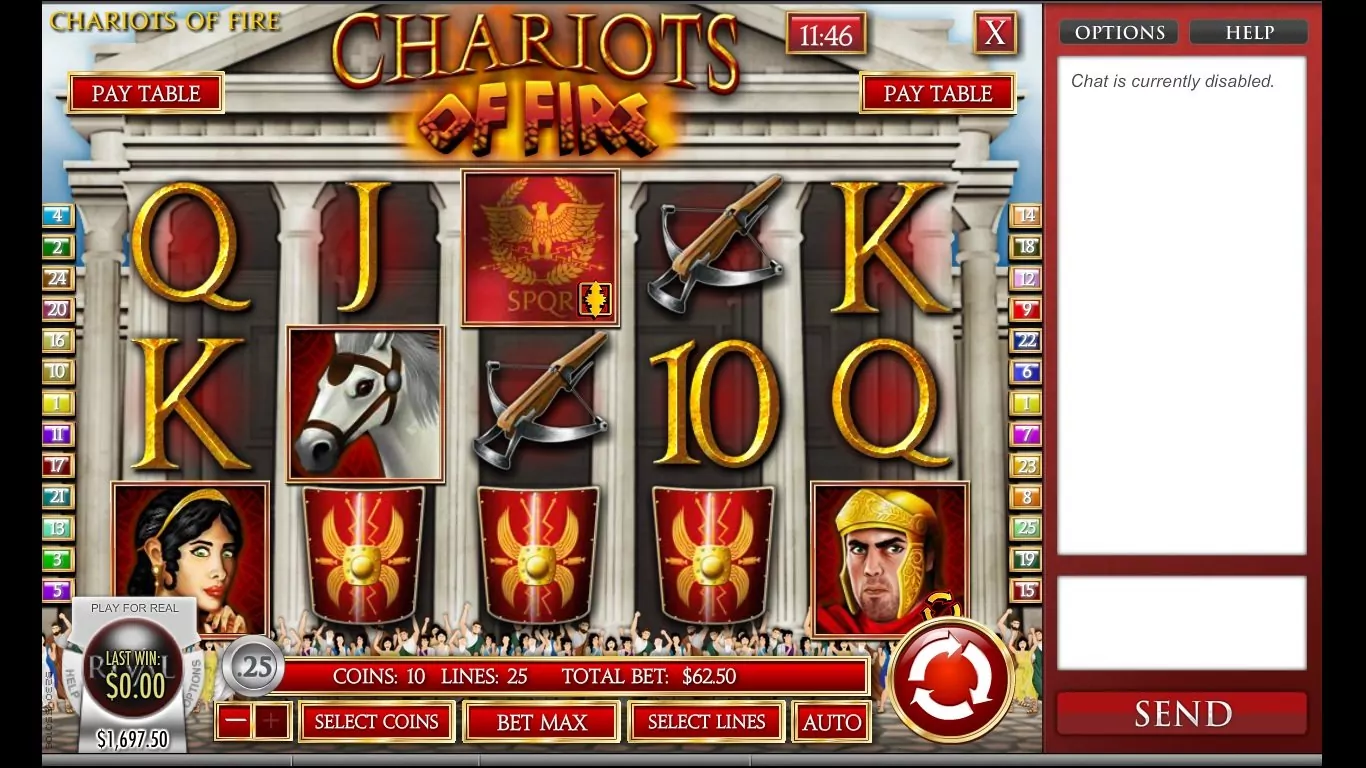Select payline number 4 marker
Screen dimensions: 1366x768
58,215
